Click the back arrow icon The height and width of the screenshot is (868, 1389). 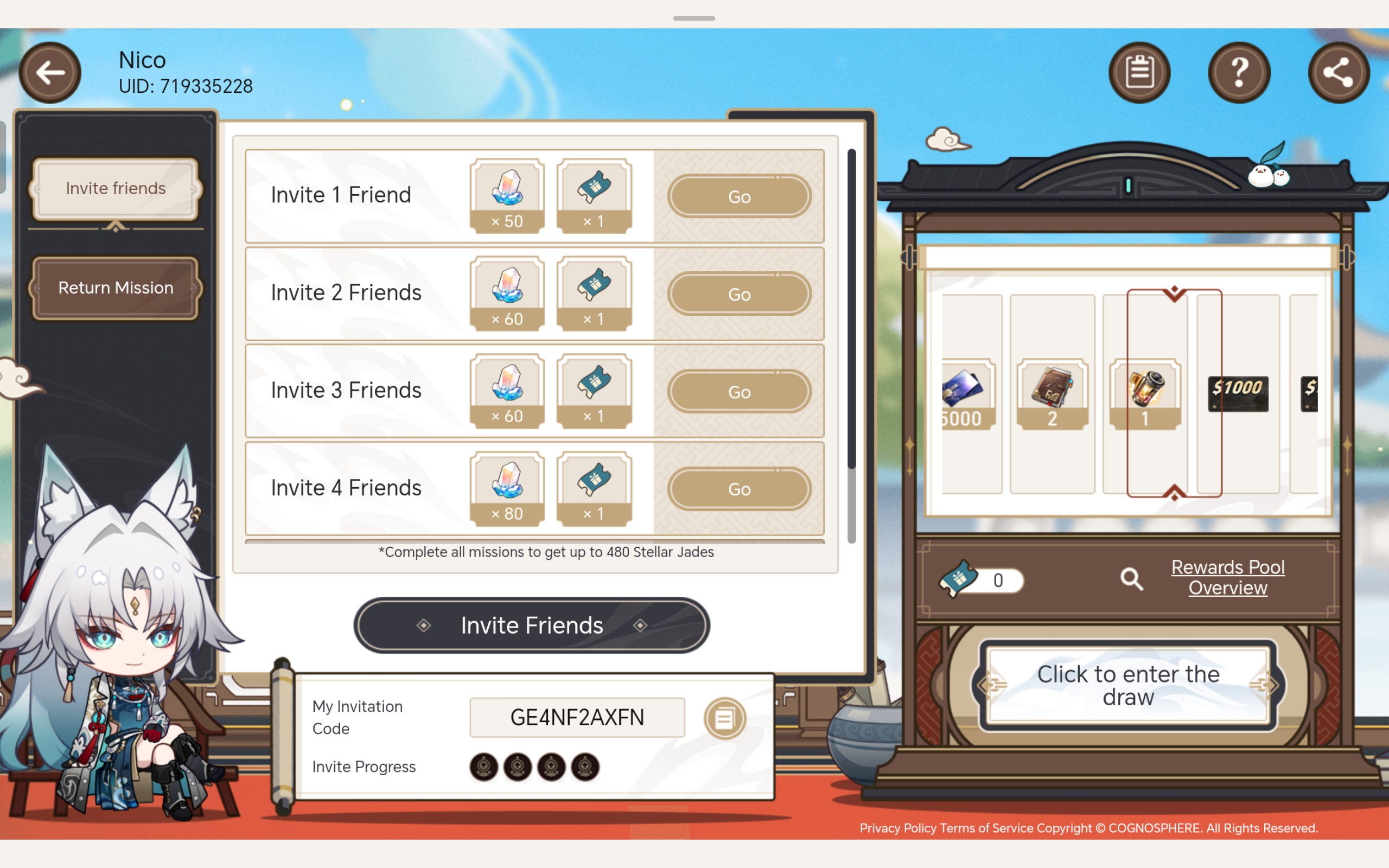click(49, 72)
